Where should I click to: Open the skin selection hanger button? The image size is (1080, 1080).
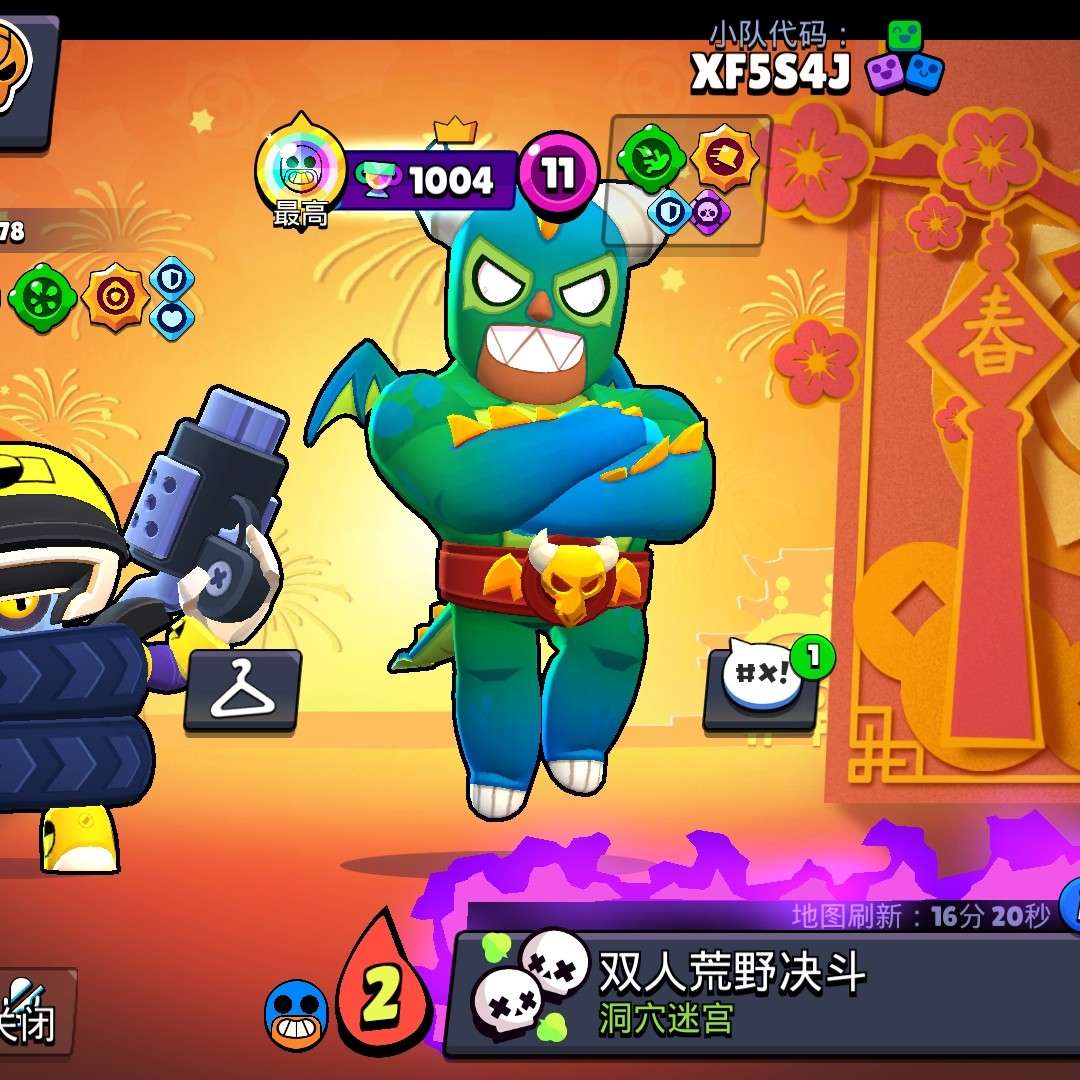(242, 690)
